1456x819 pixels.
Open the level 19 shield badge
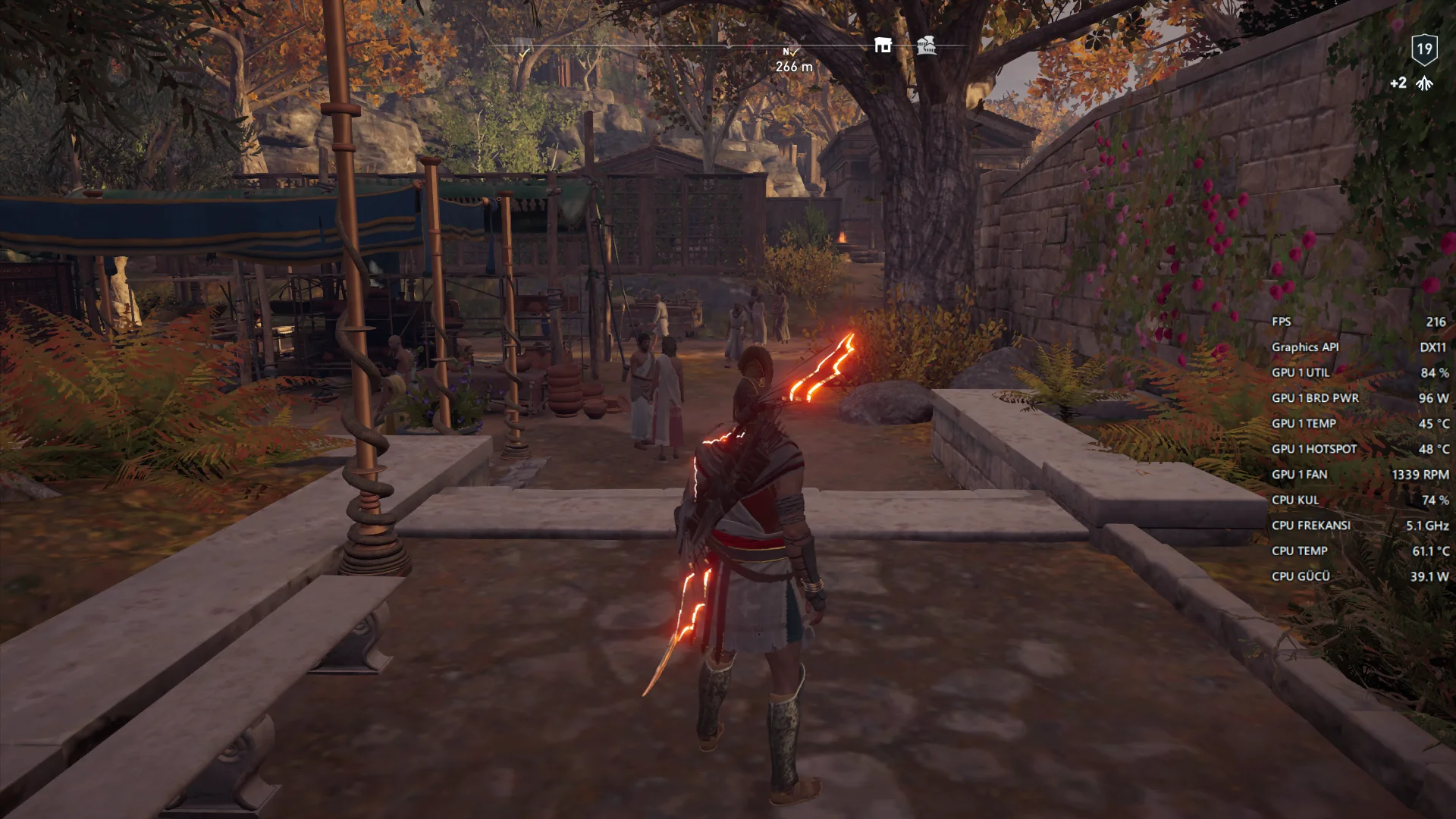pyautogui.click(x=1424, y=50)
